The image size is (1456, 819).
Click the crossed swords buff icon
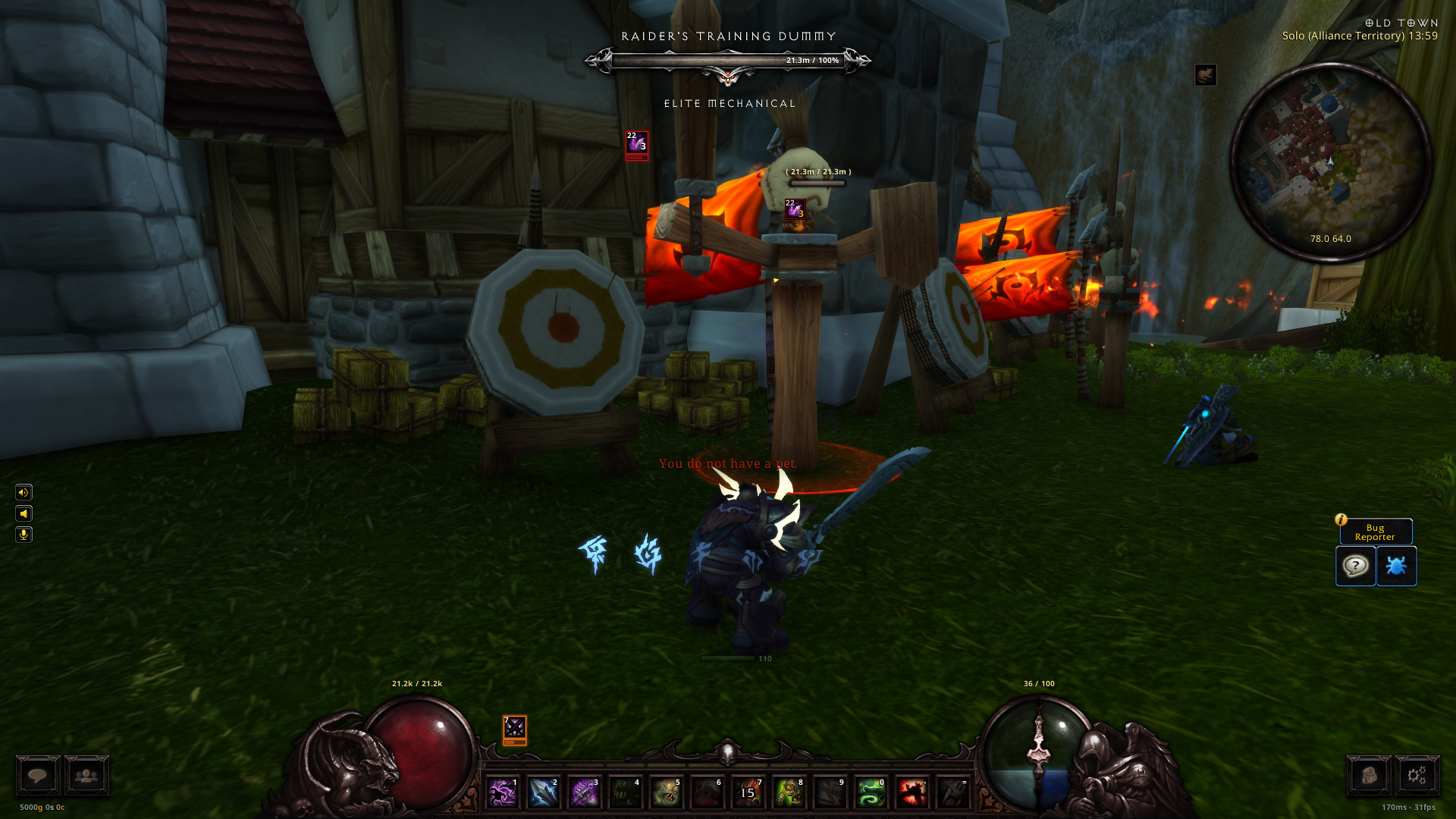pos(514,728)
